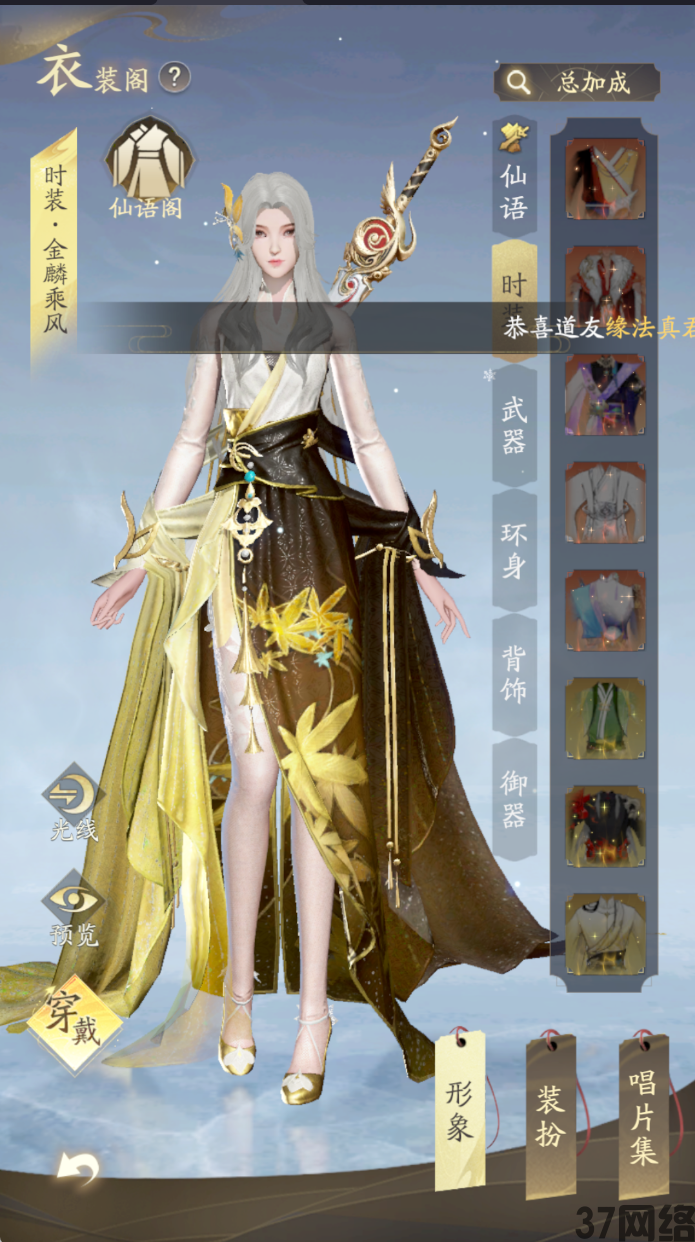Open the question mark help button
Screen dimensions: 695x1242
174,76
